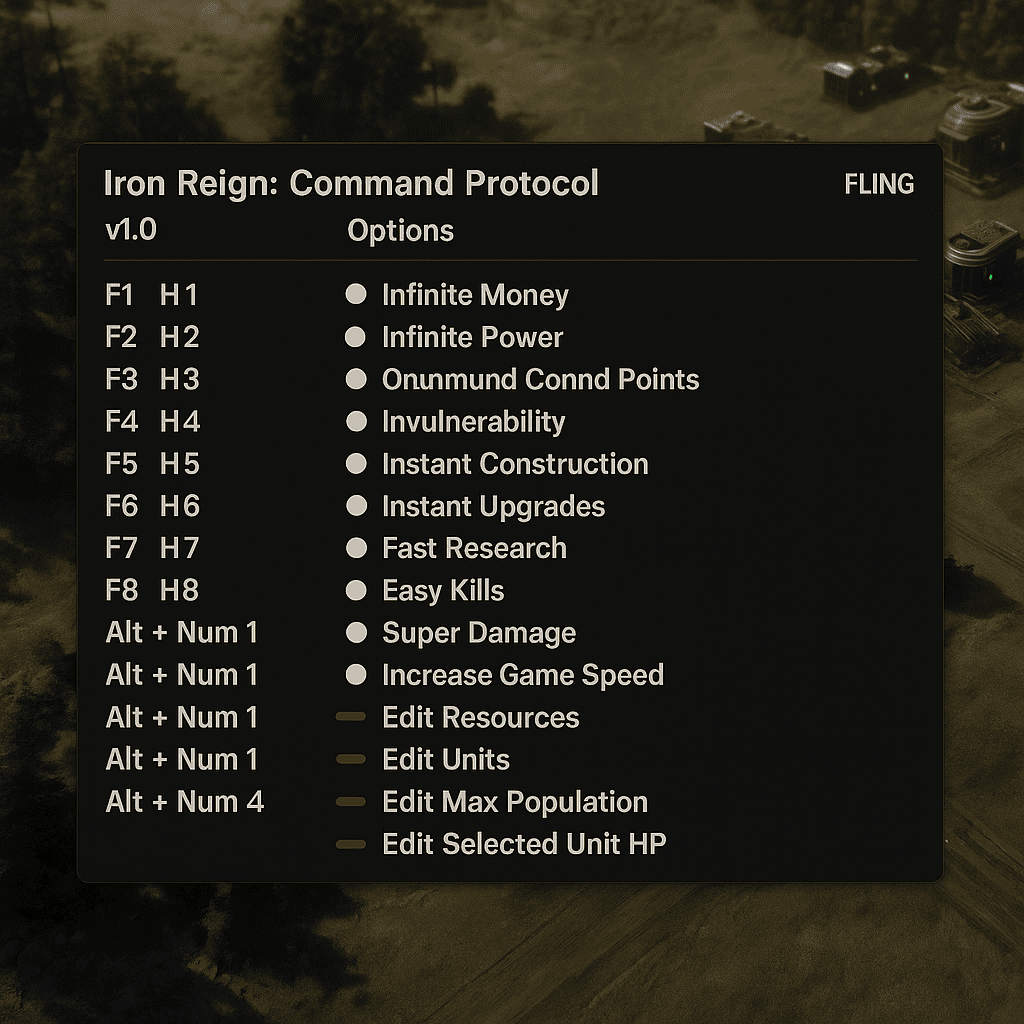The image size is (1024, 1024).
Task: Click the FLING logo
Action: 879,184
